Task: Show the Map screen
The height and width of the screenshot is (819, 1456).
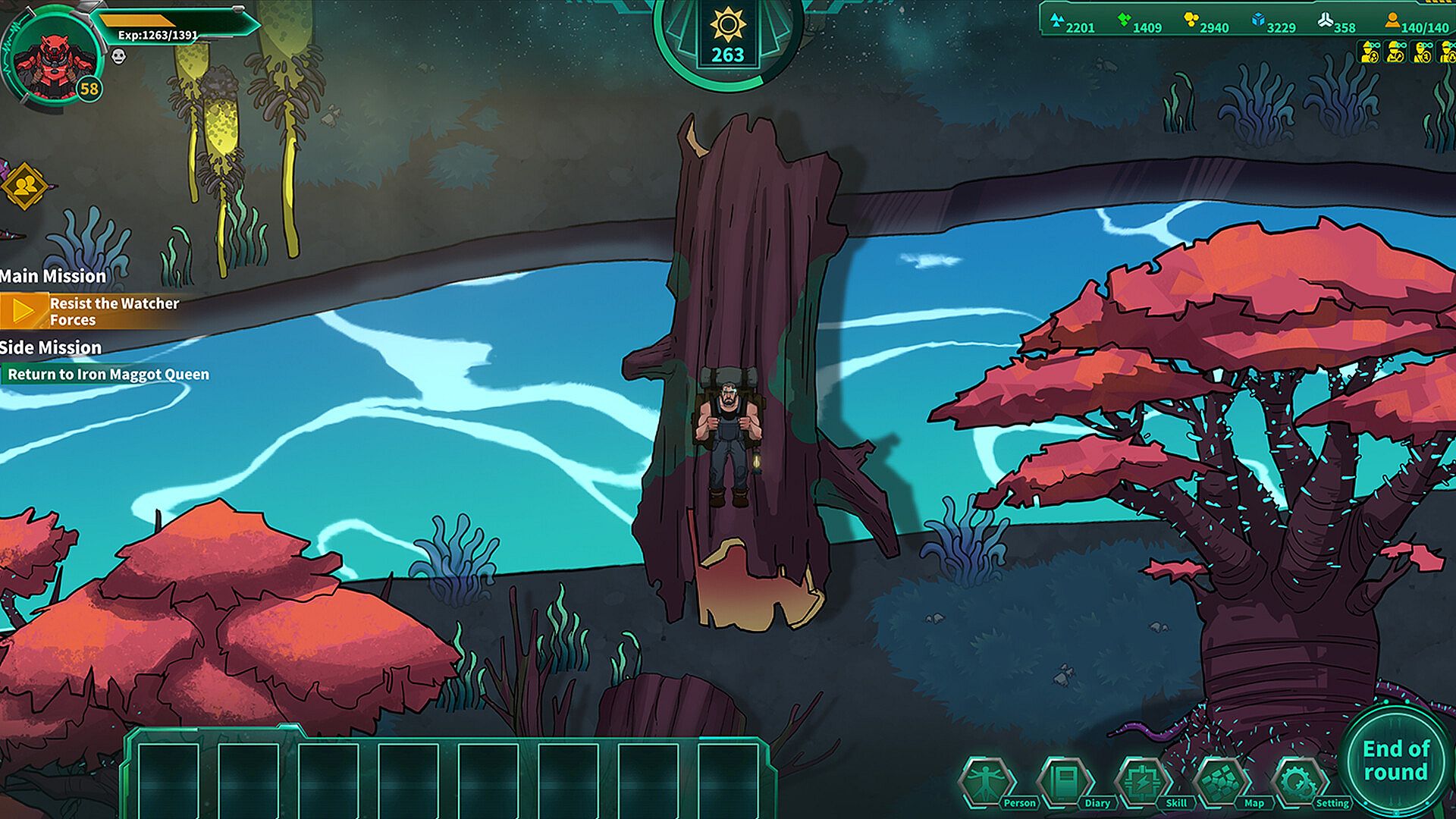Action: [1221, 781]
